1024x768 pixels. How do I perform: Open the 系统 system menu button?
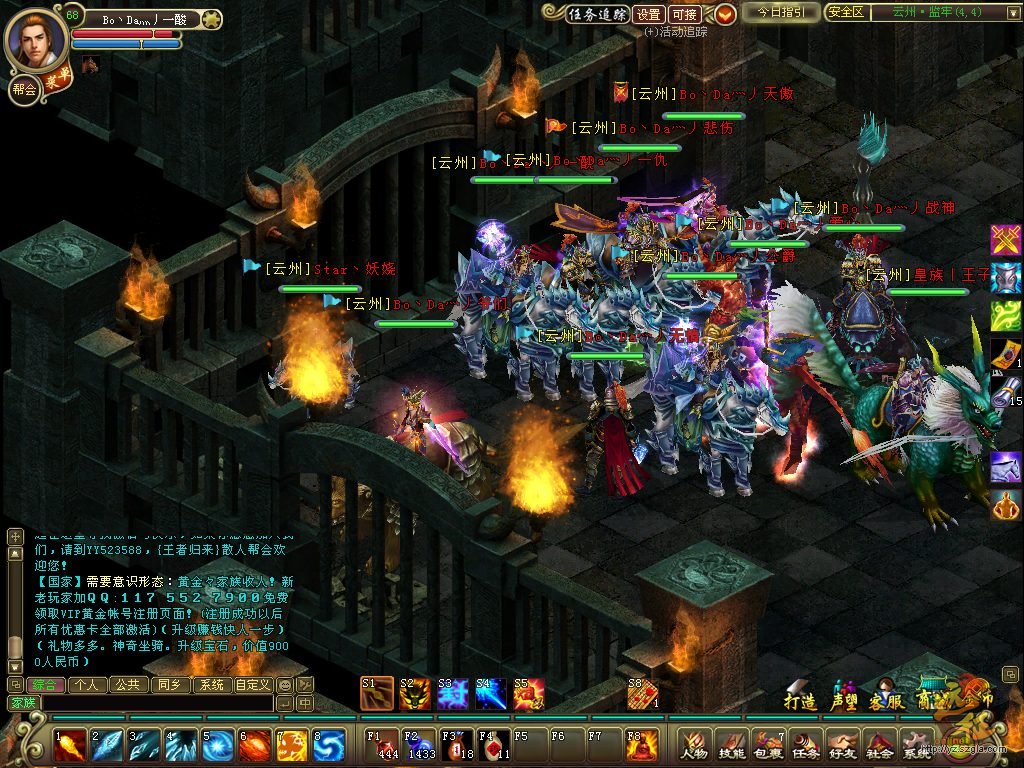(x=916, y=745)
